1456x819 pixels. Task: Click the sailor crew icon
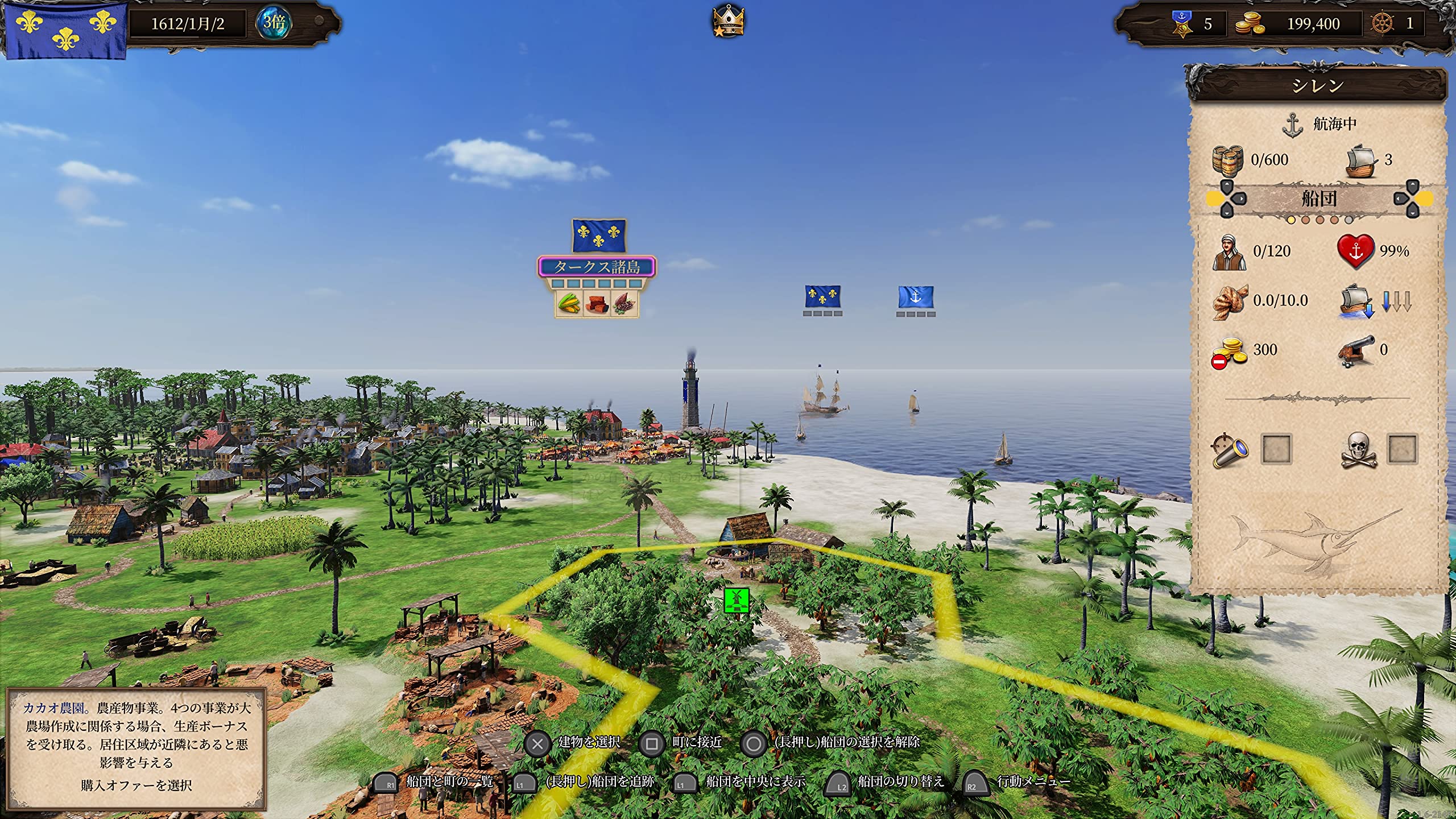(x=1228, y=251)
